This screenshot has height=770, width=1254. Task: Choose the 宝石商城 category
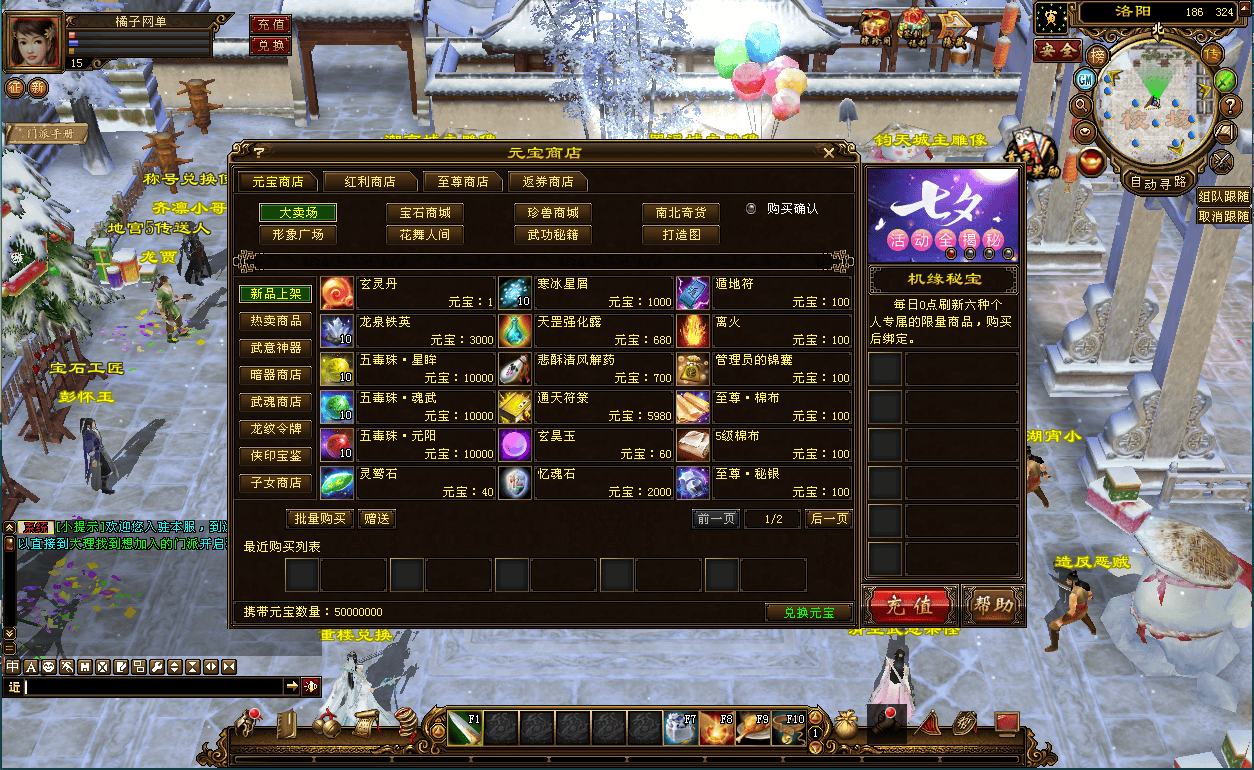pyautogui.click(x=425, y=213)
